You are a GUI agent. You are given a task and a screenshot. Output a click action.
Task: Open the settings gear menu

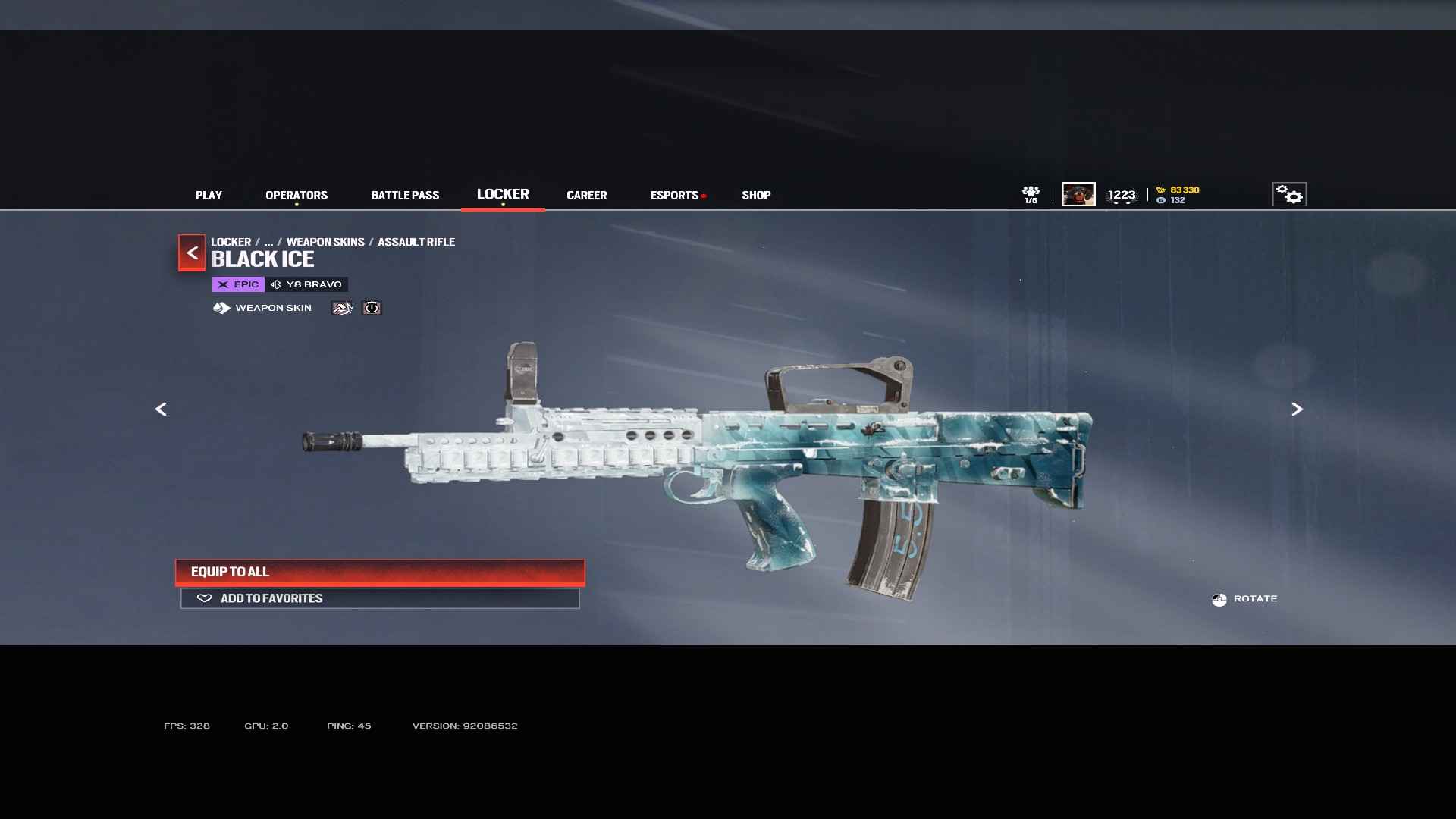[1288, 194]
